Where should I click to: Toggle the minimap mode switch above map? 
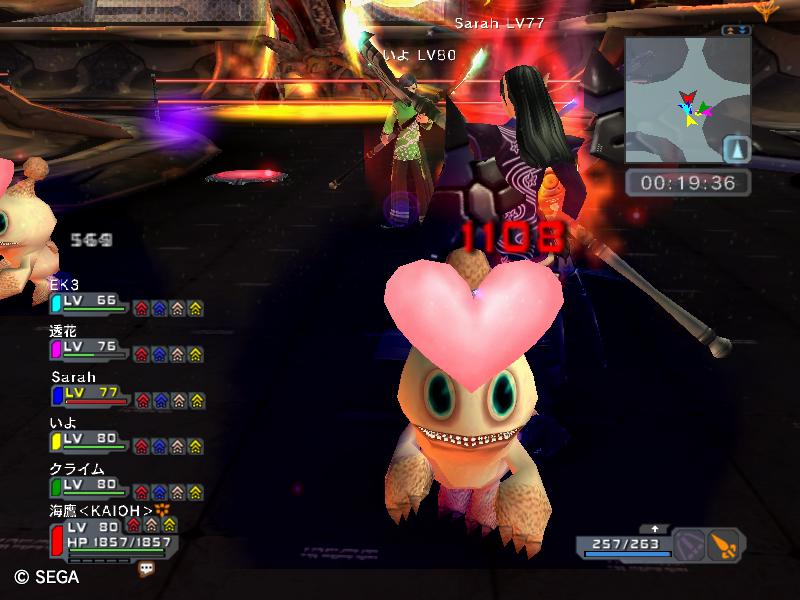[737, 32]
